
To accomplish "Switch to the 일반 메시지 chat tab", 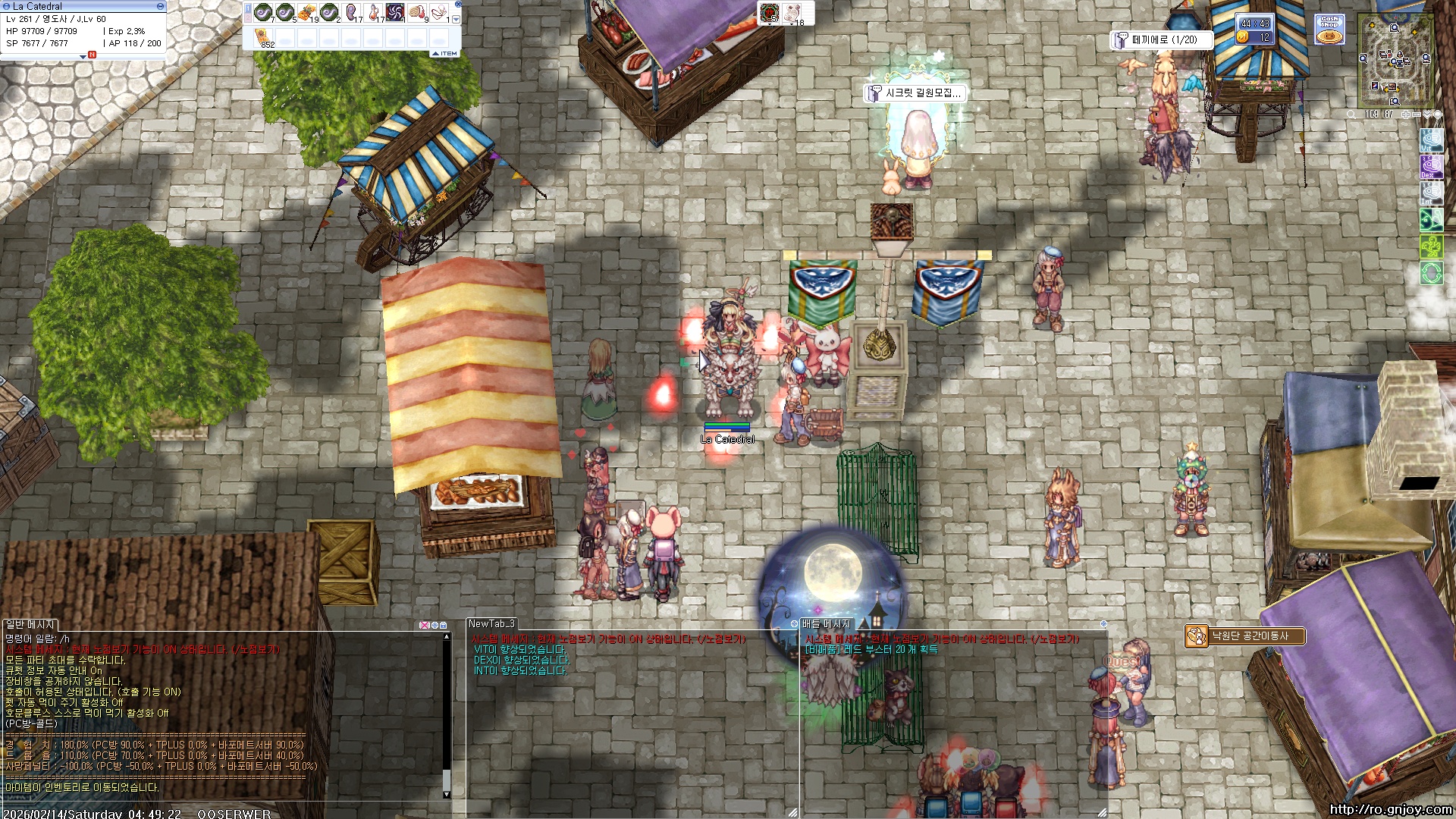I will coord(31,625).
